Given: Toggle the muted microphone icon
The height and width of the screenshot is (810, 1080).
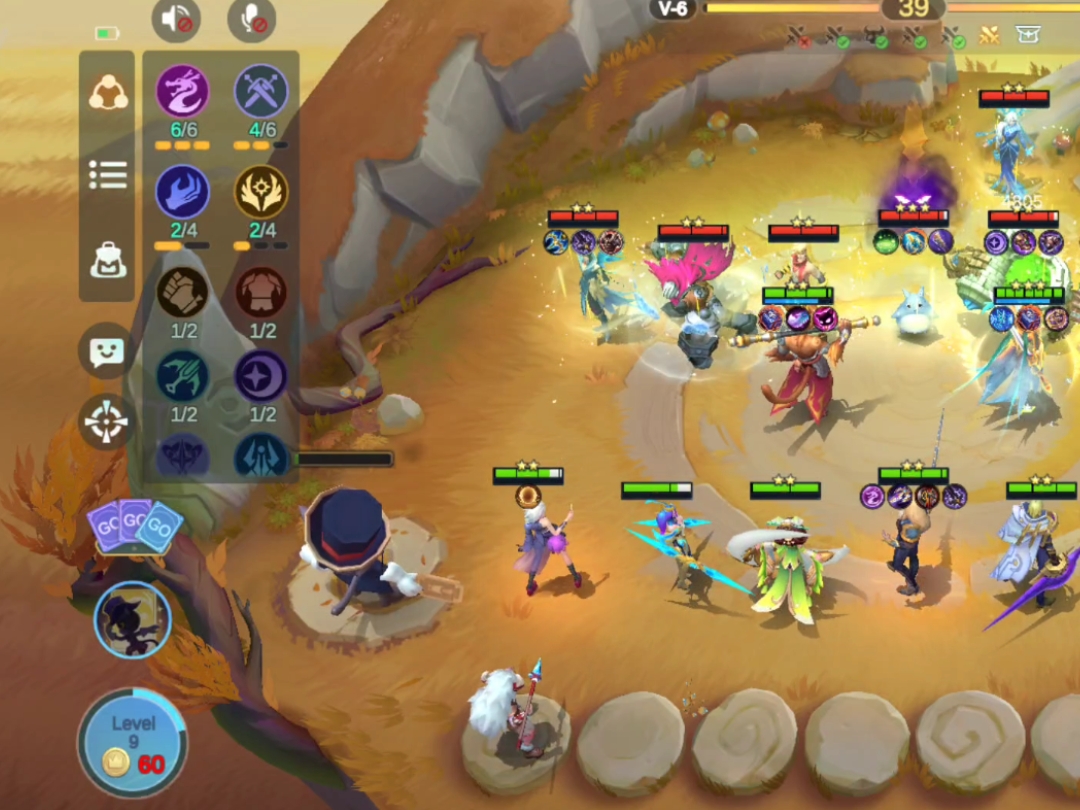Looking at the screenshot, I should [251, 20].
